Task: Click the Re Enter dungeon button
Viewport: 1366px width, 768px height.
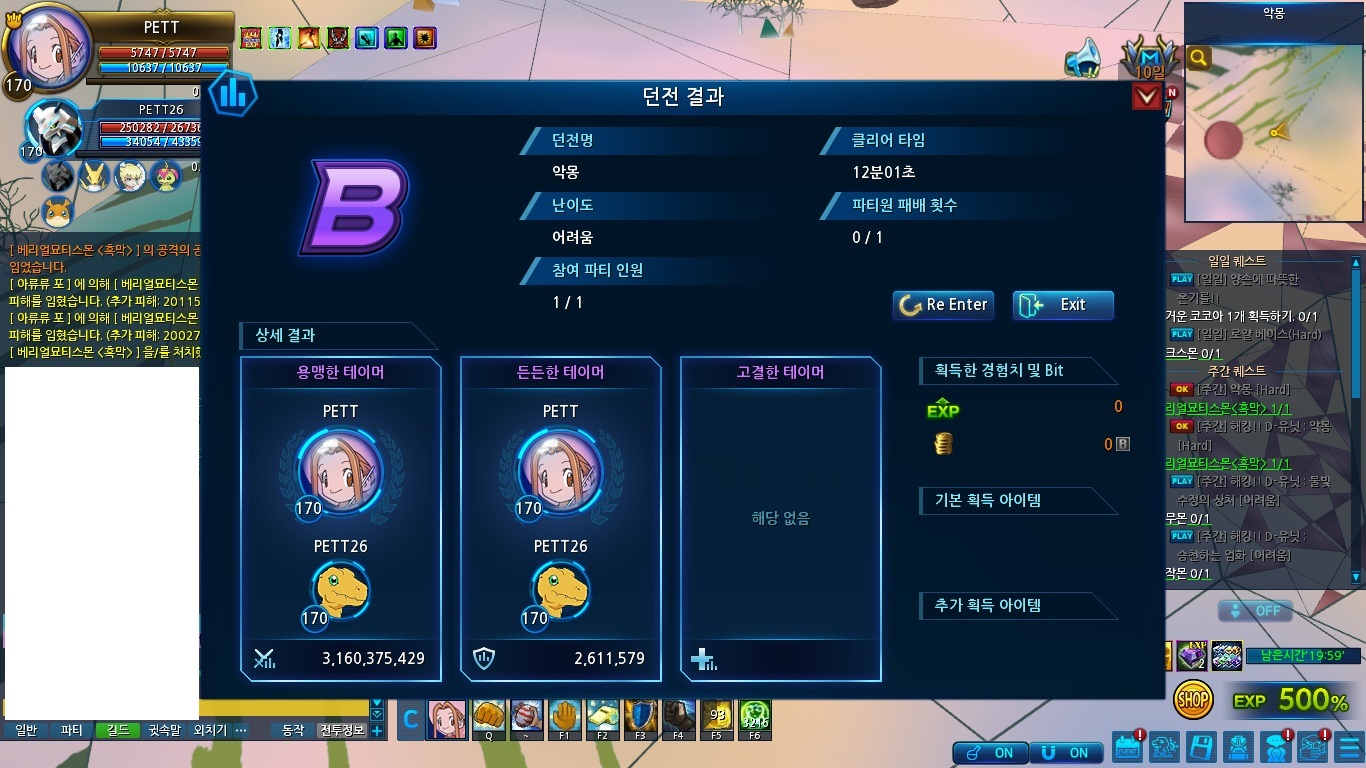Action: pos(943,305)
